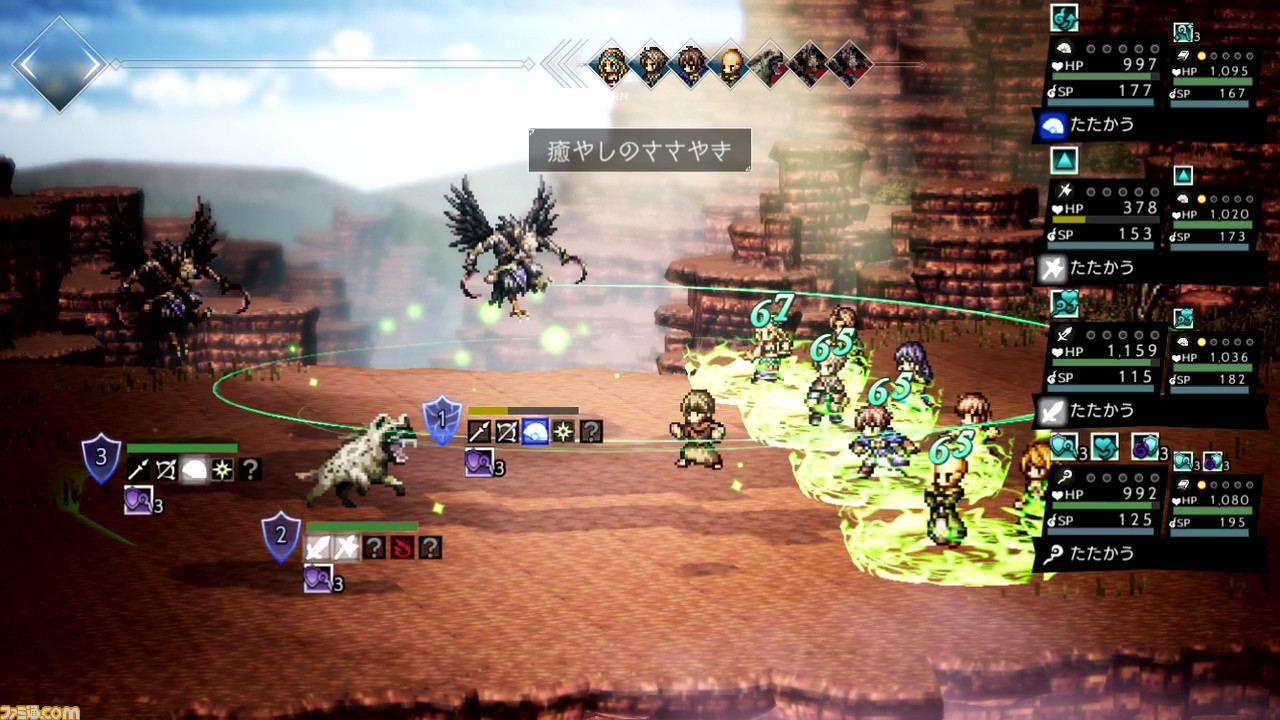This screenshot has width=1280, height=720.
Task: Click the bow weakness icon beside shield 1
Action: click(x=507, y=431)
